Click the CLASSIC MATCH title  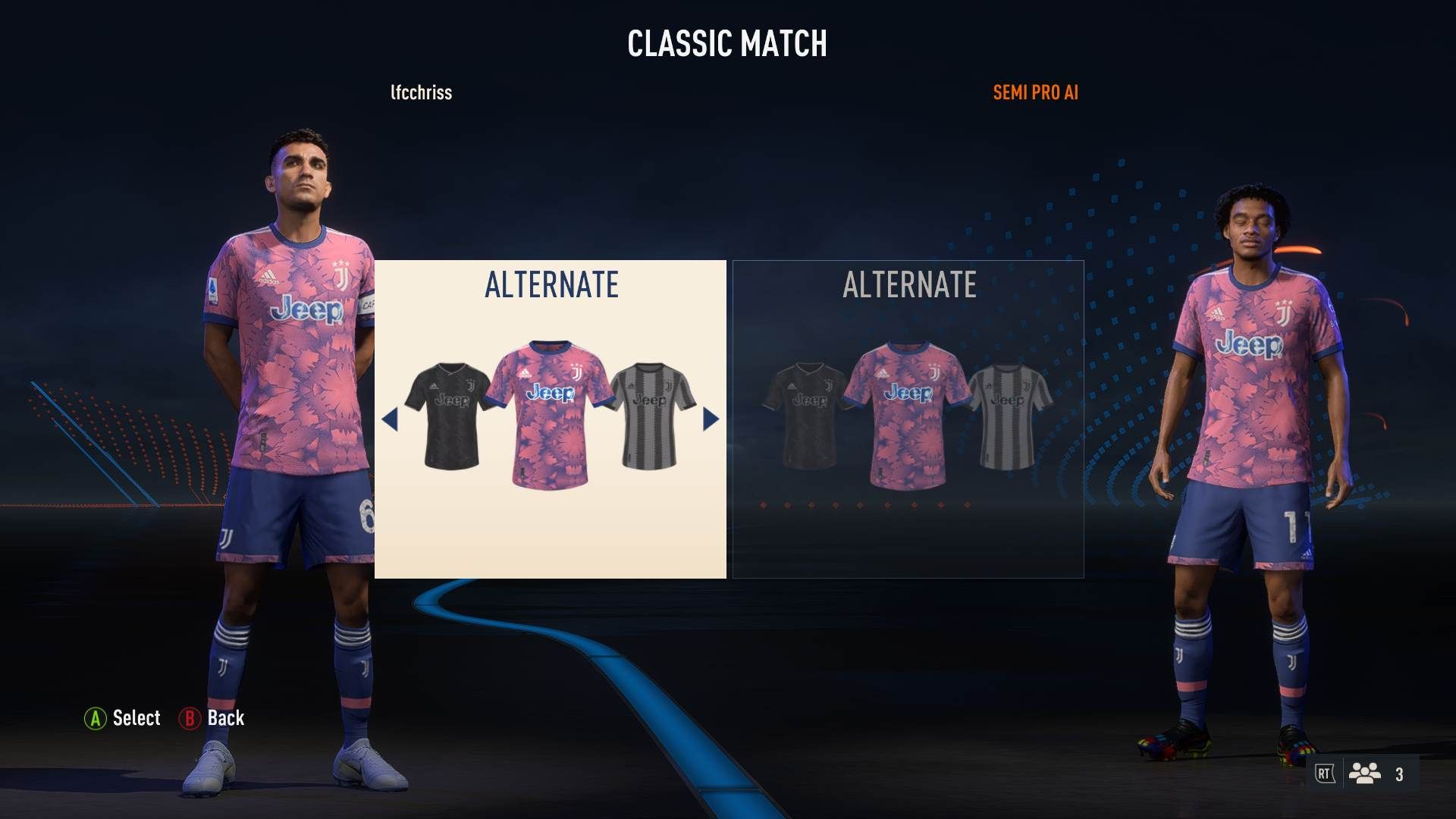click(x=727, y=44)
